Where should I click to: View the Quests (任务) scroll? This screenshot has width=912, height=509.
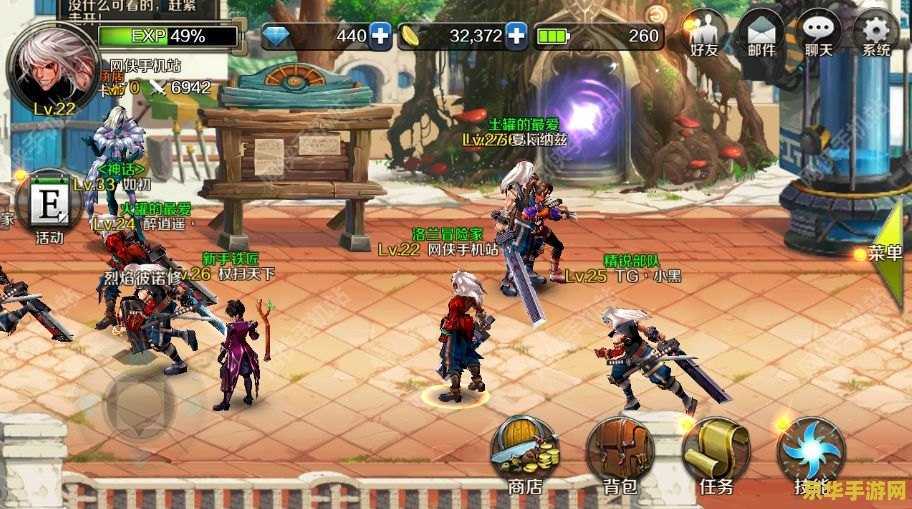pyautogui.click(x=716, y=452)
